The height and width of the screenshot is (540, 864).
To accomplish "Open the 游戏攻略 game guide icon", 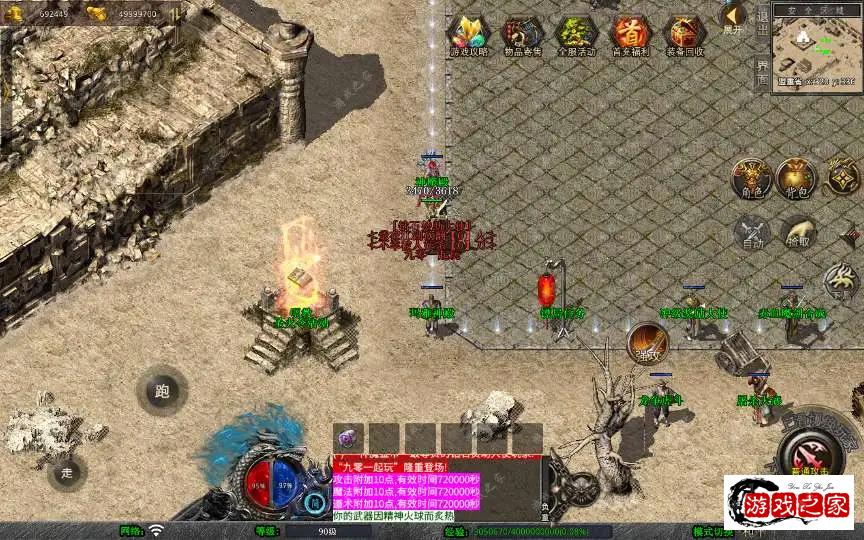I will pos(469,35).
